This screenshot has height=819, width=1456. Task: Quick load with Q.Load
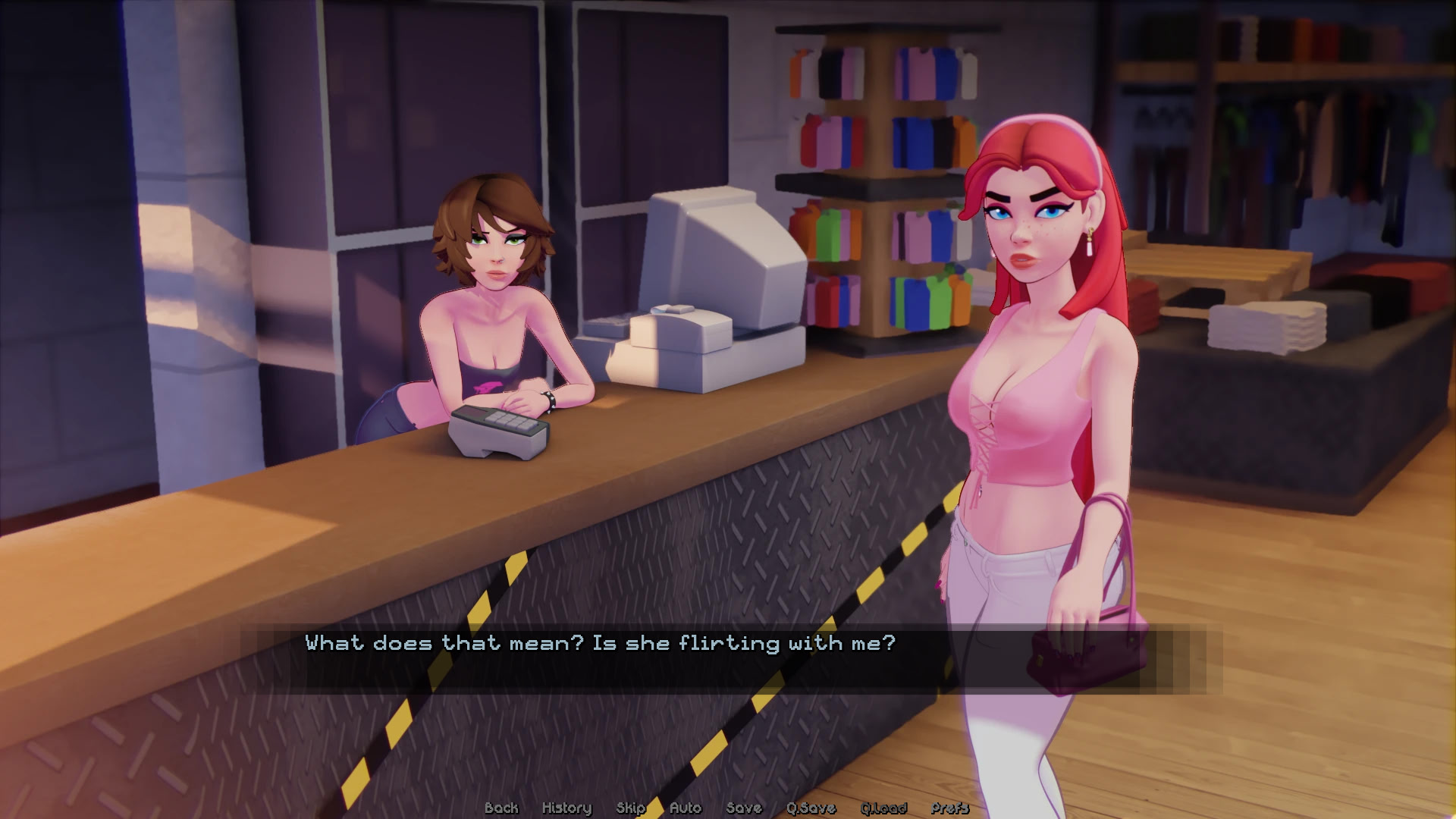coord(883,808)
